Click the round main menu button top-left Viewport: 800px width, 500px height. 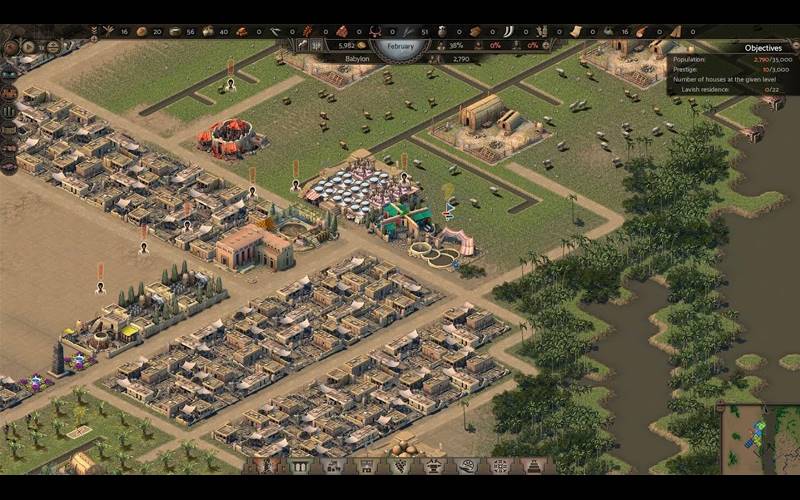(x=11, y=47)
